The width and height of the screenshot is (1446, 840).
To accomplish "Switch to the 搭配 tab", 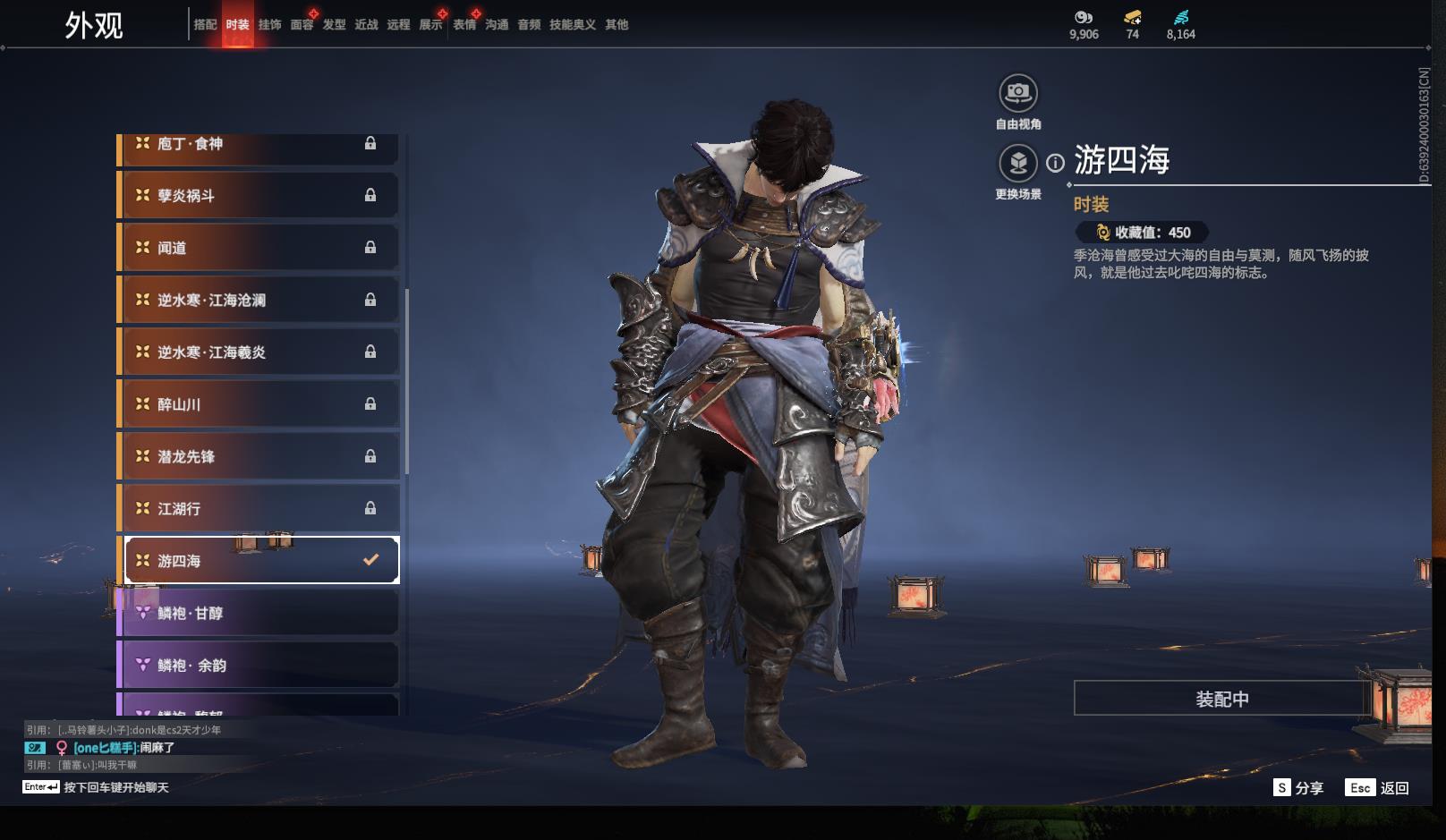I will [x=205, y=25].
